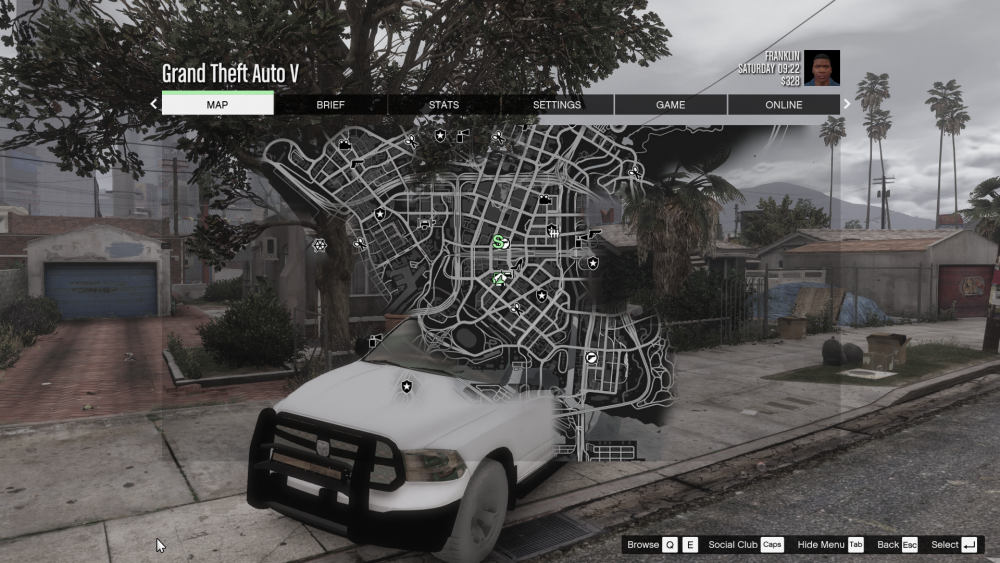Image resolution: width=1000 pixels, height=563 pixels.
Task: Switch to the MAP tab
Action: [x=217, y=104]
